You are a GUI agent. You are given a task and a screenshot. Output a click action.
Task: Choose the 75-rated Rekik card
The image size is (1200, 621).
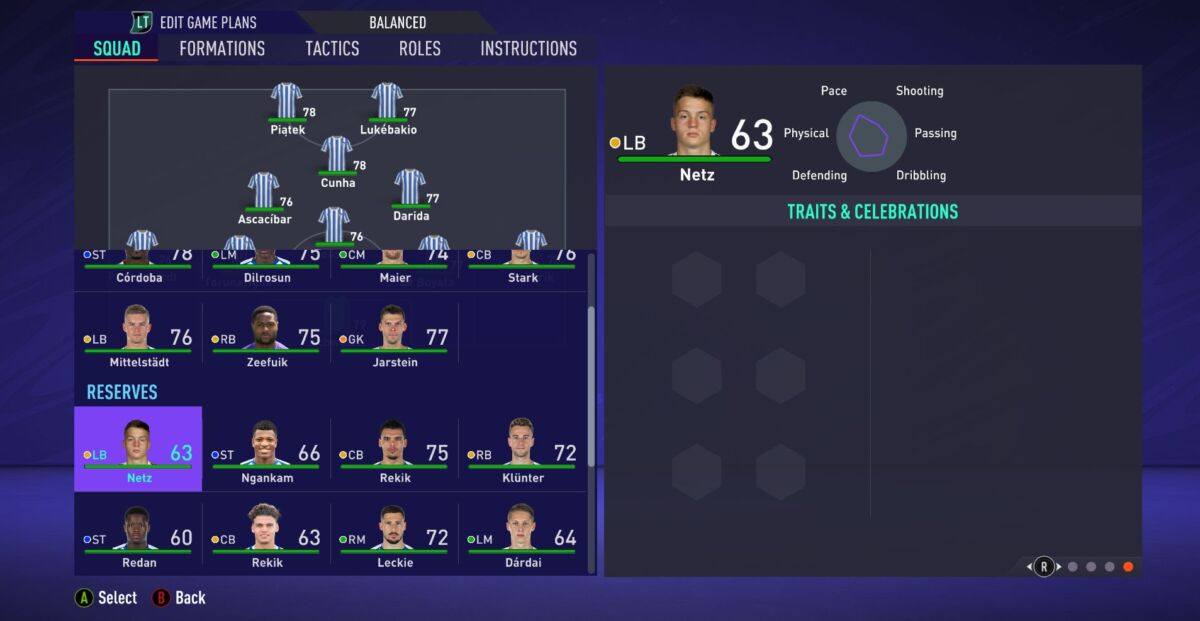click(394, 449)
